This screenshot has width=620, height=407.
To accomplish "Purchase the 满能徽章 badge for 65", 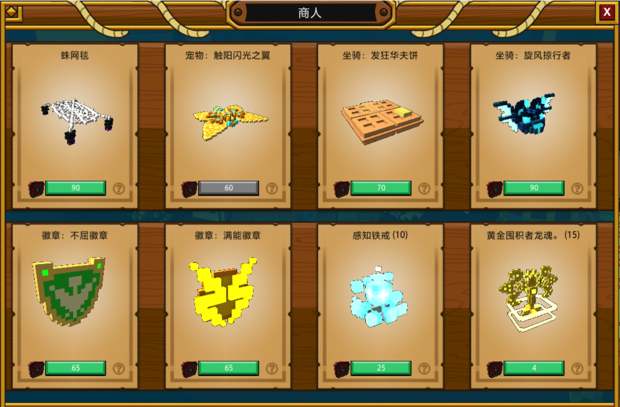I will [x=228, y=368].
